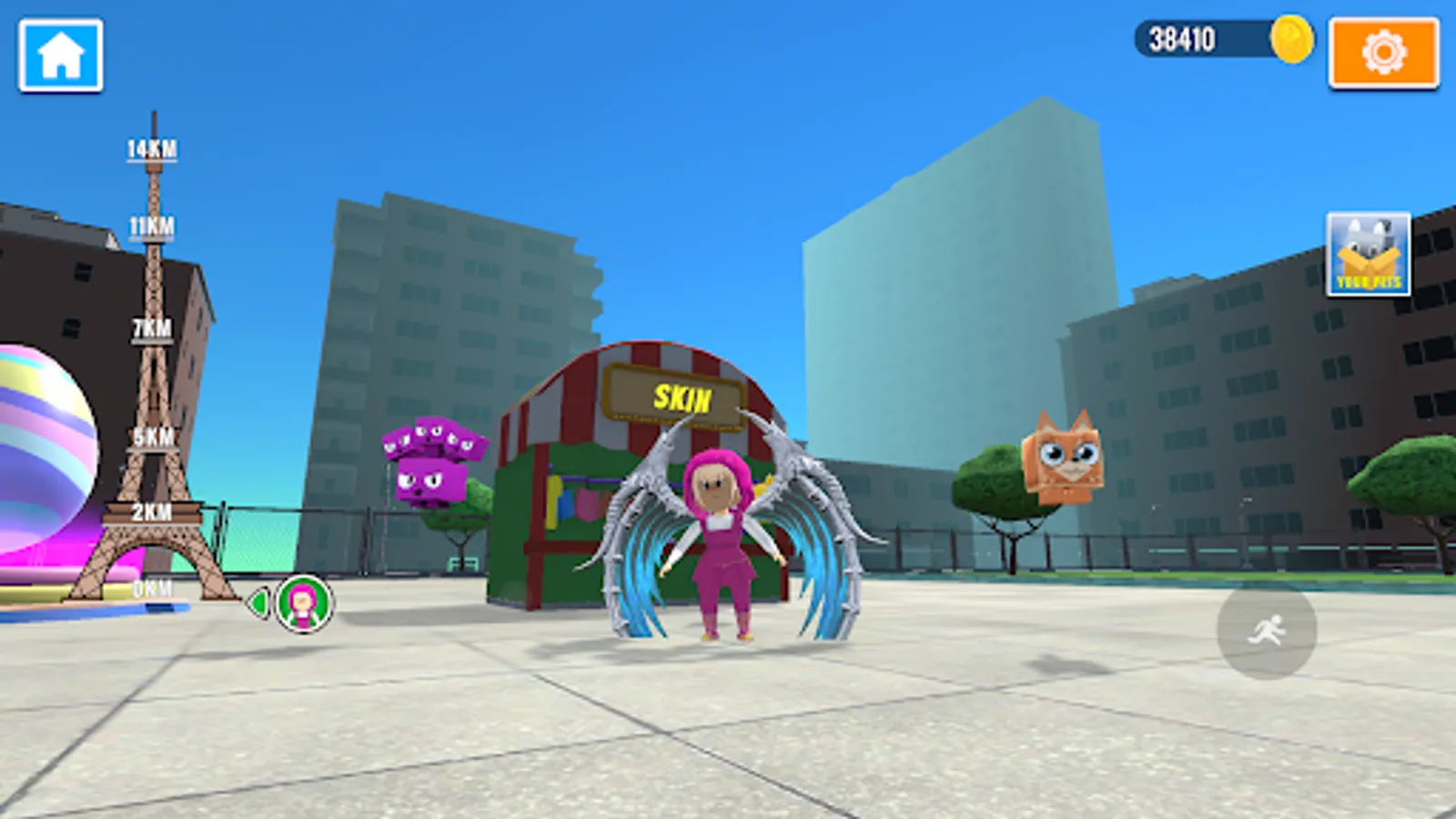Tap the coin icon next to the balance
1456x819 pixels.
click(1290, 38)
